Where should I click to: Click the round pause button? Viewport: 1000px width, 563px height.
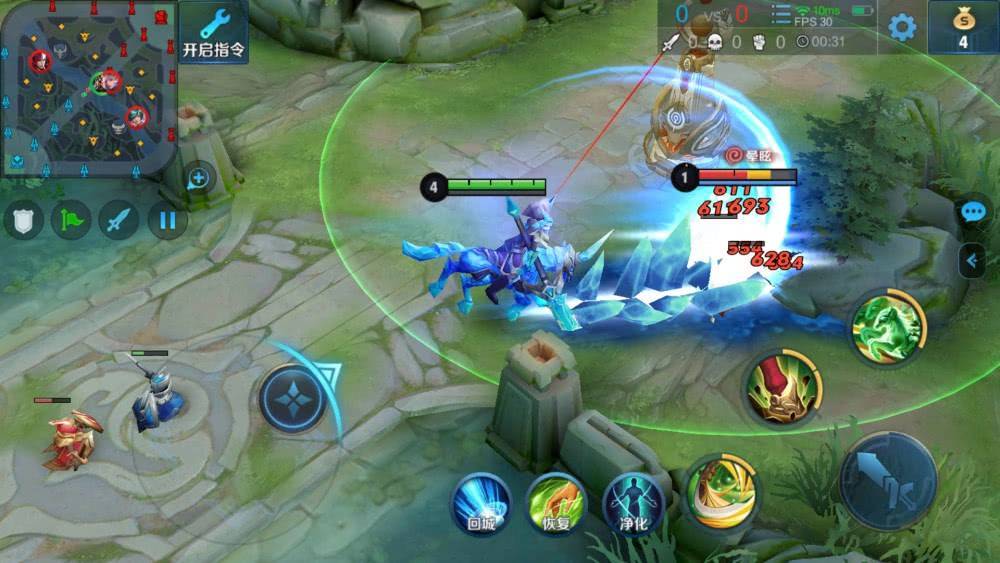(167, 220)
